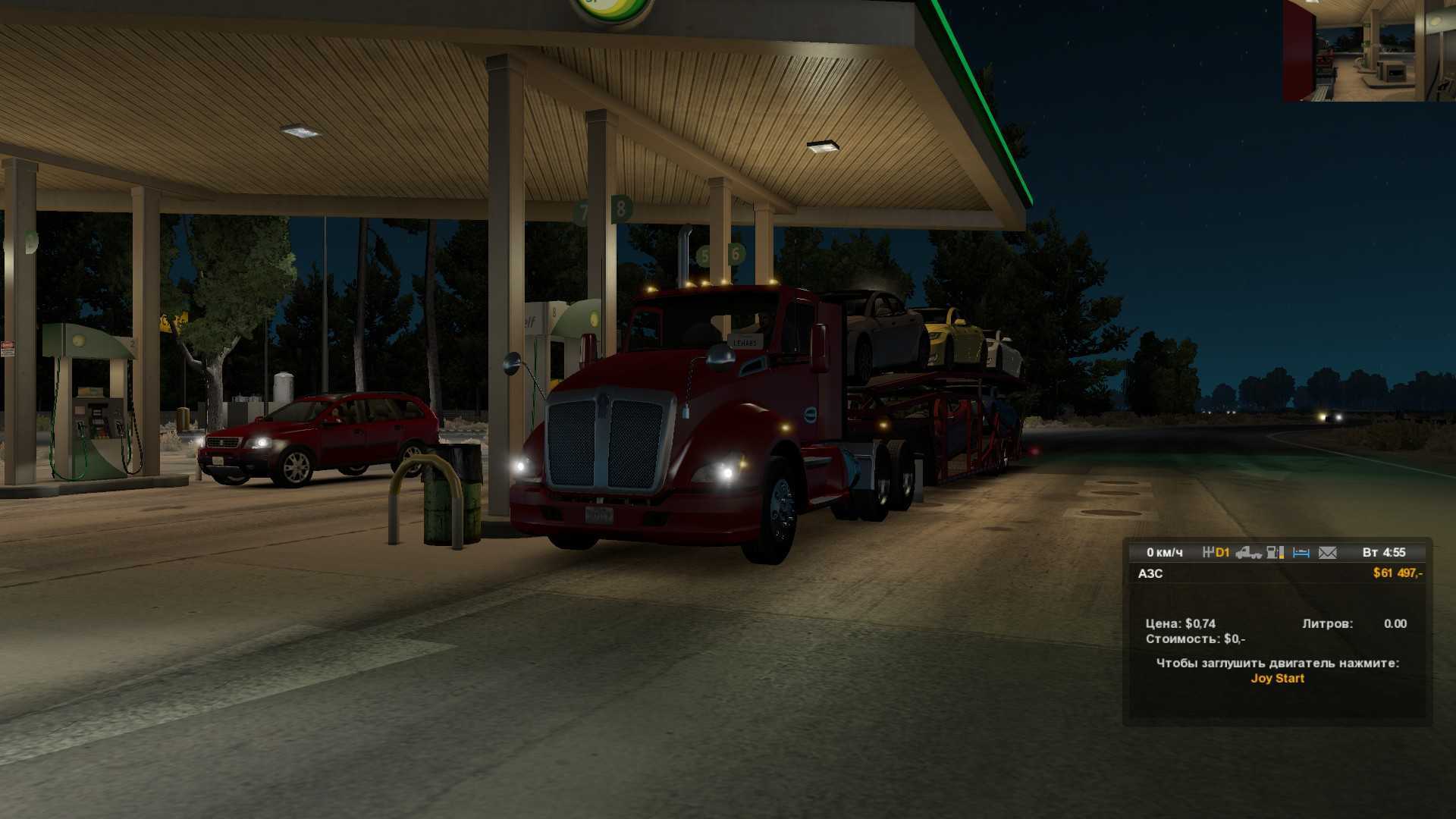Open the blue bed rest indicator
Screen dimensions: 1456x819
click(1301, 553)
